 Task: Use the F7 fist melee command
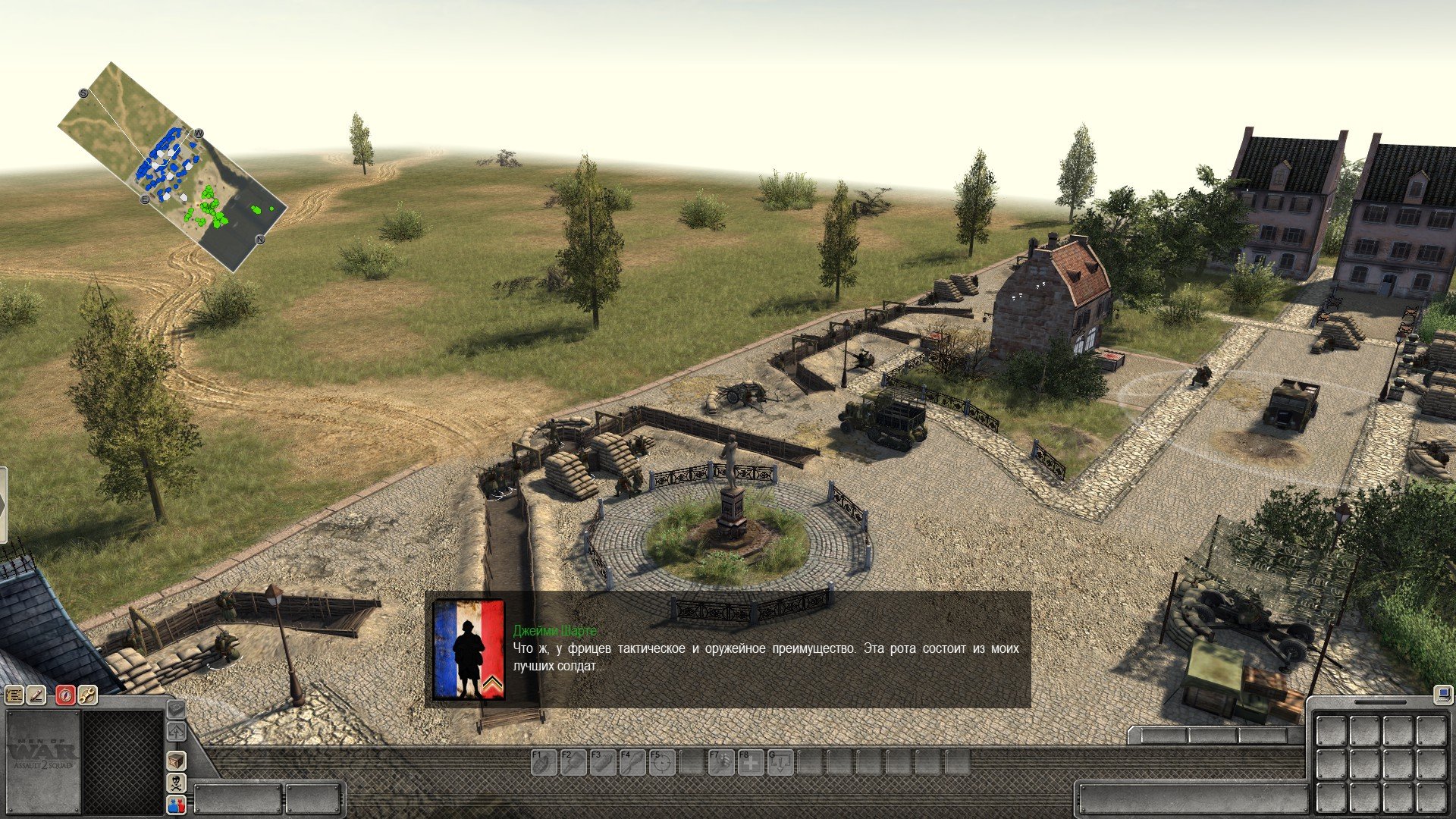721,762
